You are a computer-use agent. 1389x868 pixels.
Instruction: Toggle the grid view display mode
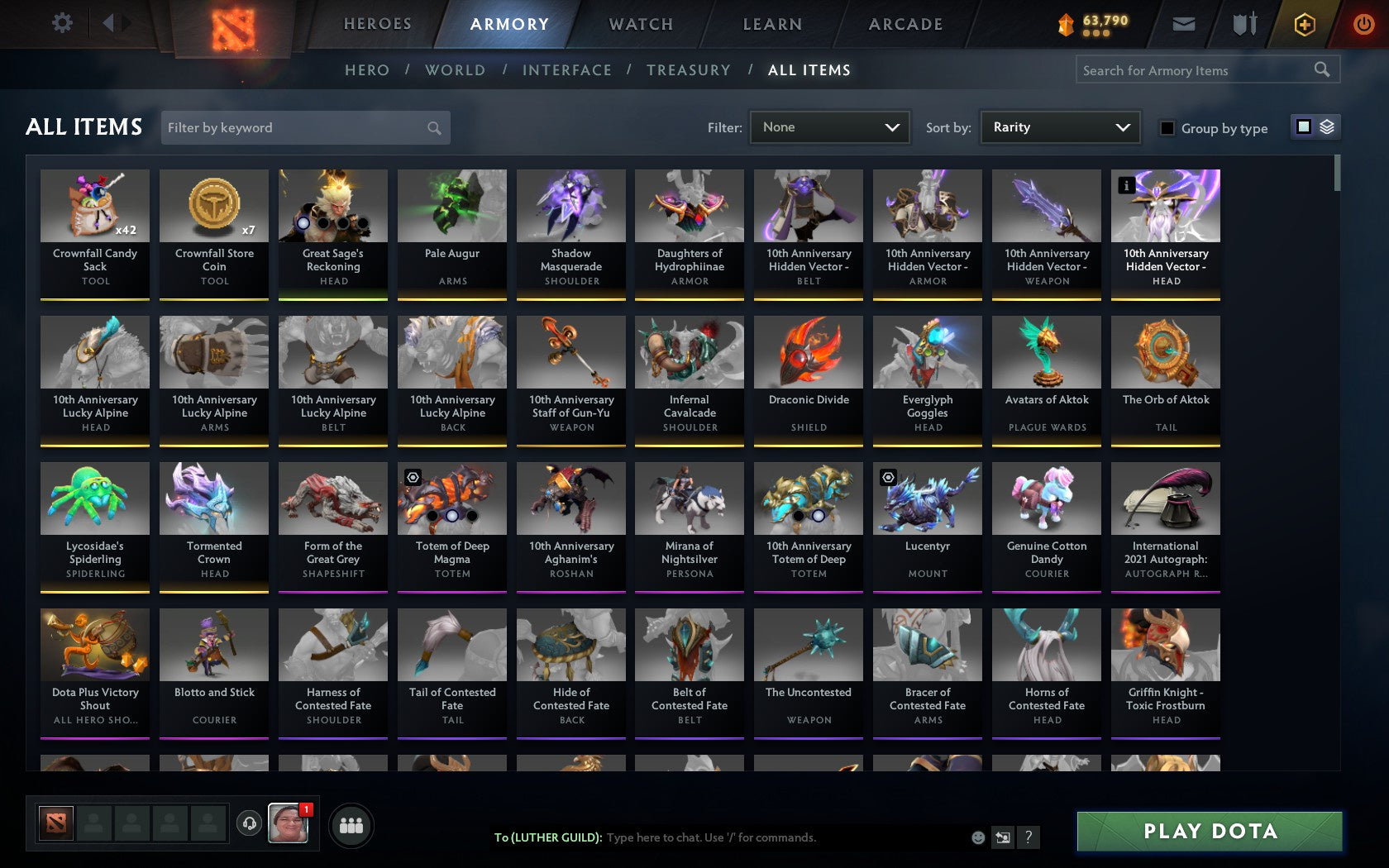coord(1303,127)
